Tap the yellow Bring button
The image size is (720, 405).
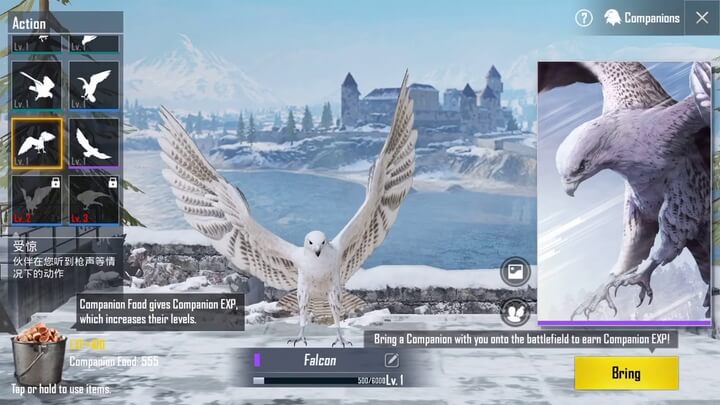click(x=626, y=373)
